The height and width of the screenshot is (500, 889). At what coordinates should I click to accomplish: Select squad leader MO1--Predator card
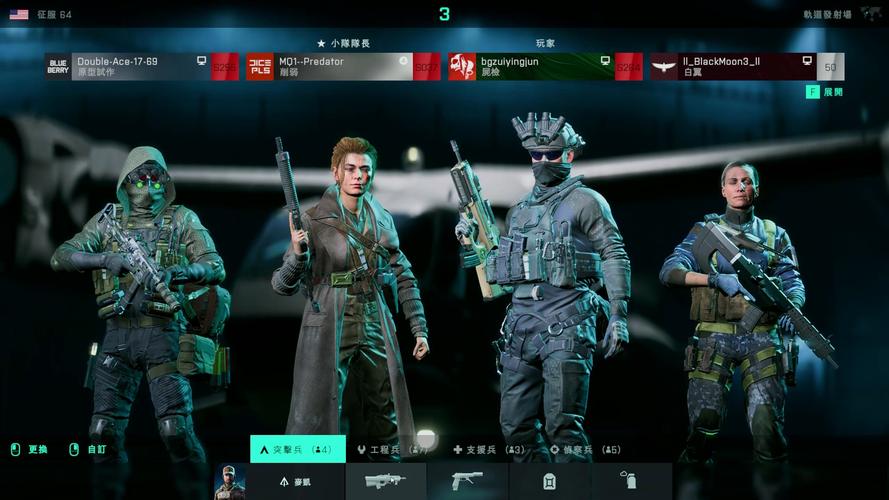click(343, 67)
